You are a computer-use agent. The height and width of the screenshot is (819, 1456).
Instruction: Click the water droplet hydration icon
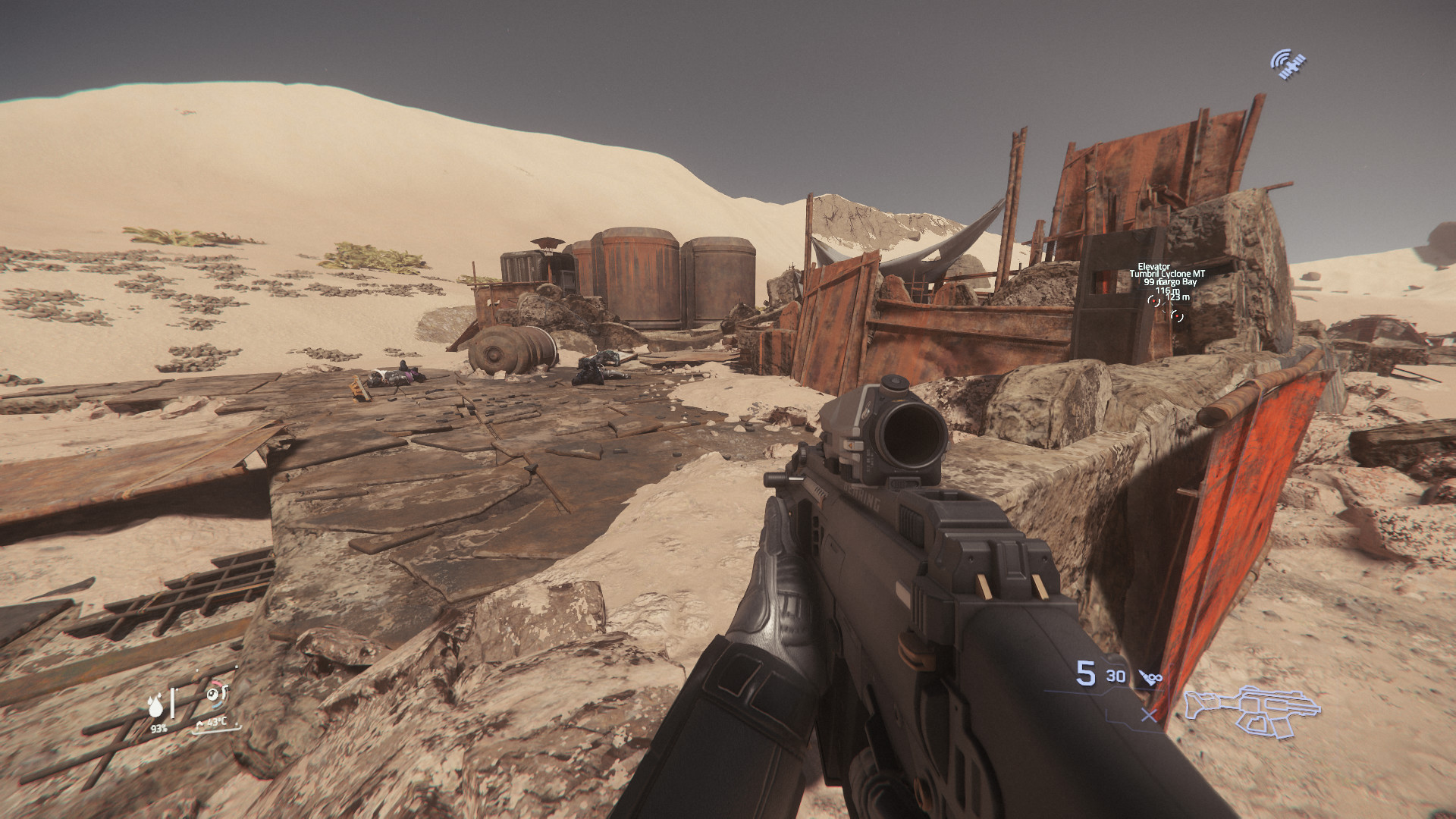[x=155, y=707]
